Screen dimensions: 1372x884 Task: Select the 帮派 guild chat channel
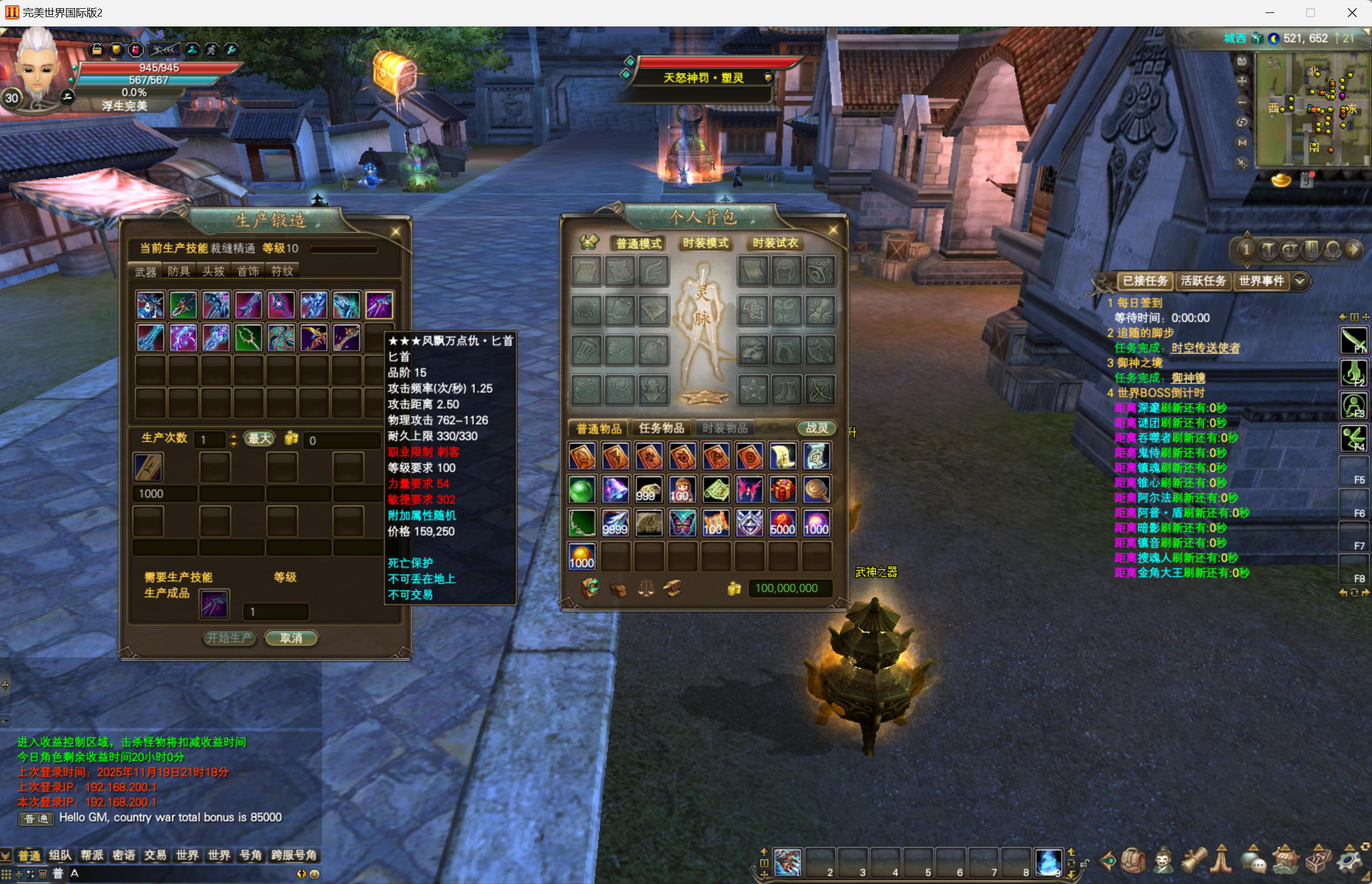[x=92, y=855]
